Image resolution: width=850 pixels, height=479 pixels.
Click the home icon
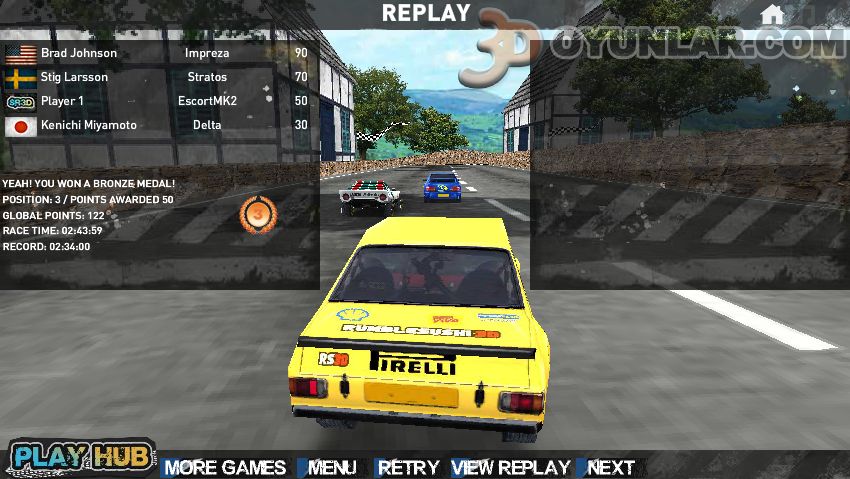point(771,15)
